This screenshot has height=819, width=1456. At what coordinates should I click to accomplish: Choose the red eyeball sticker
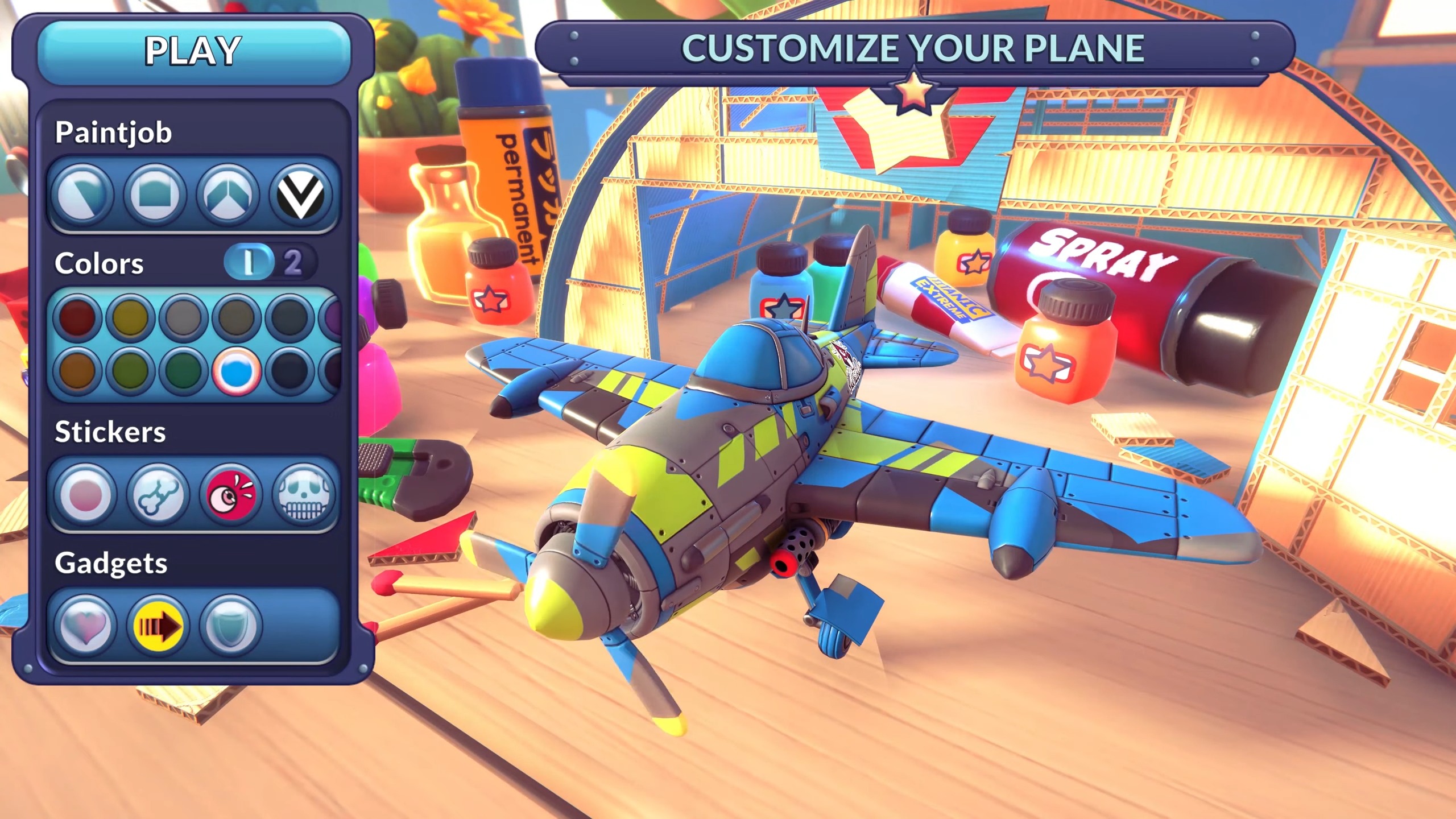[231, 494]
